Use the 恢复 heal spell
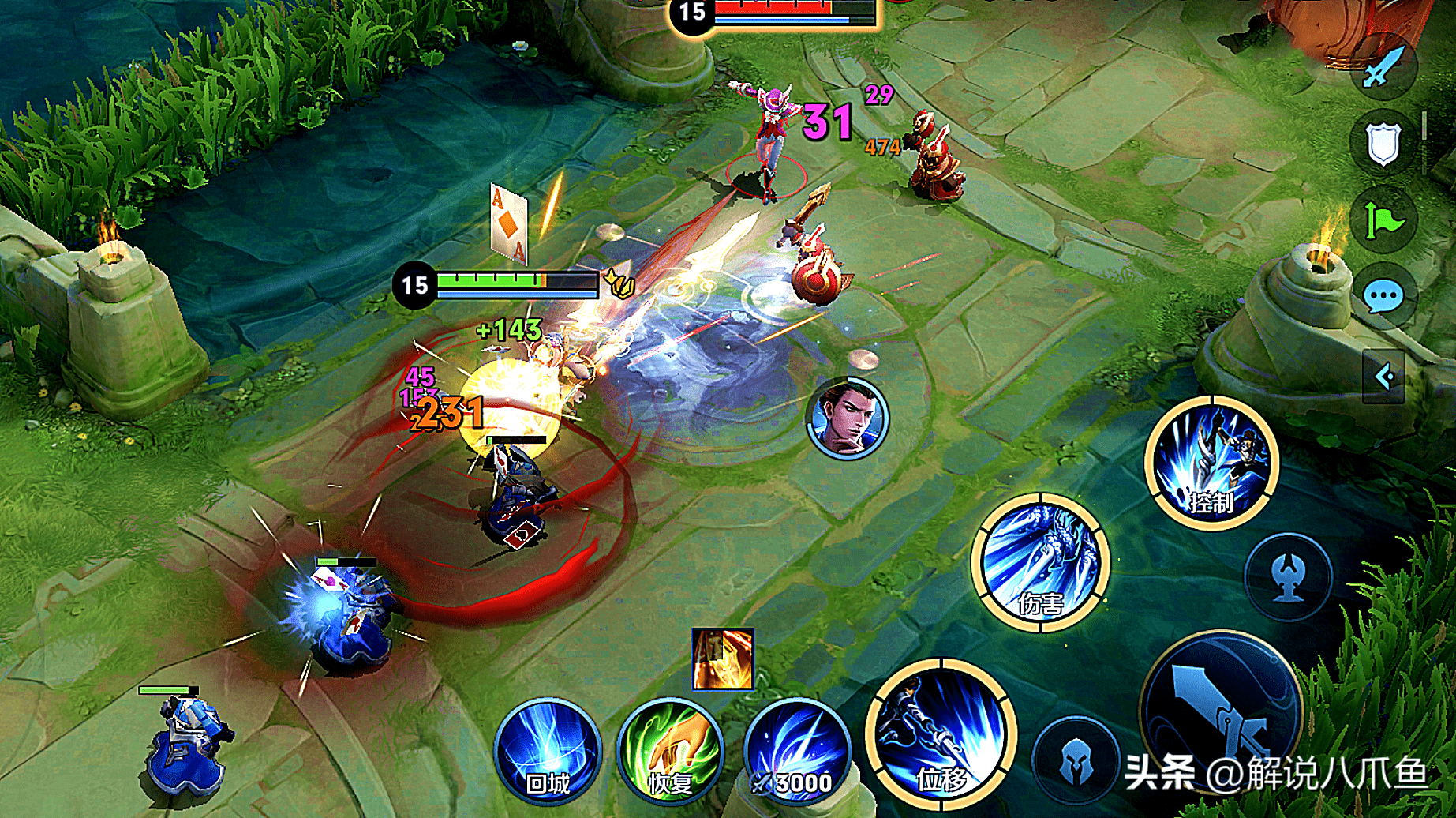 coord(670,751)
